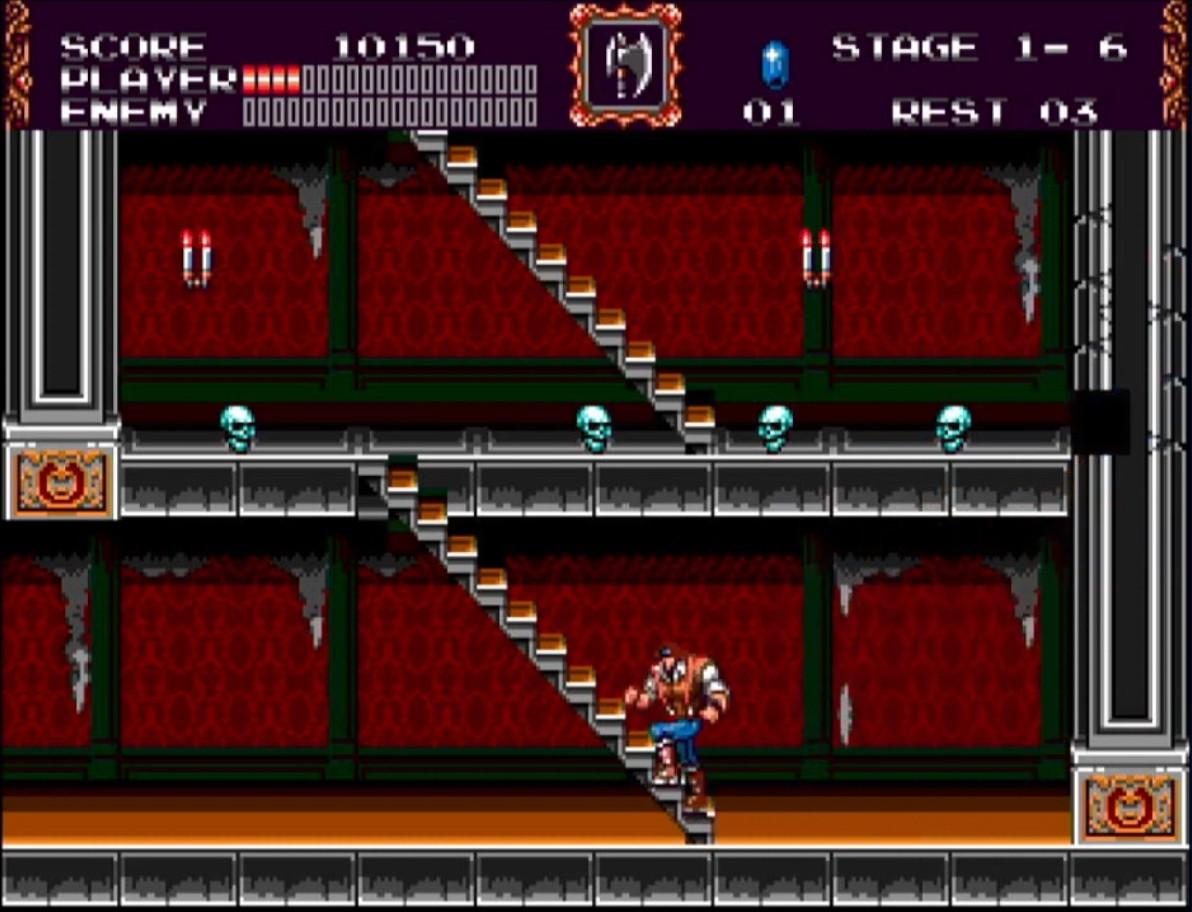The image size is (1192, 912).
Task: Click the blue gem icon
Action: [x=775, y=65]
